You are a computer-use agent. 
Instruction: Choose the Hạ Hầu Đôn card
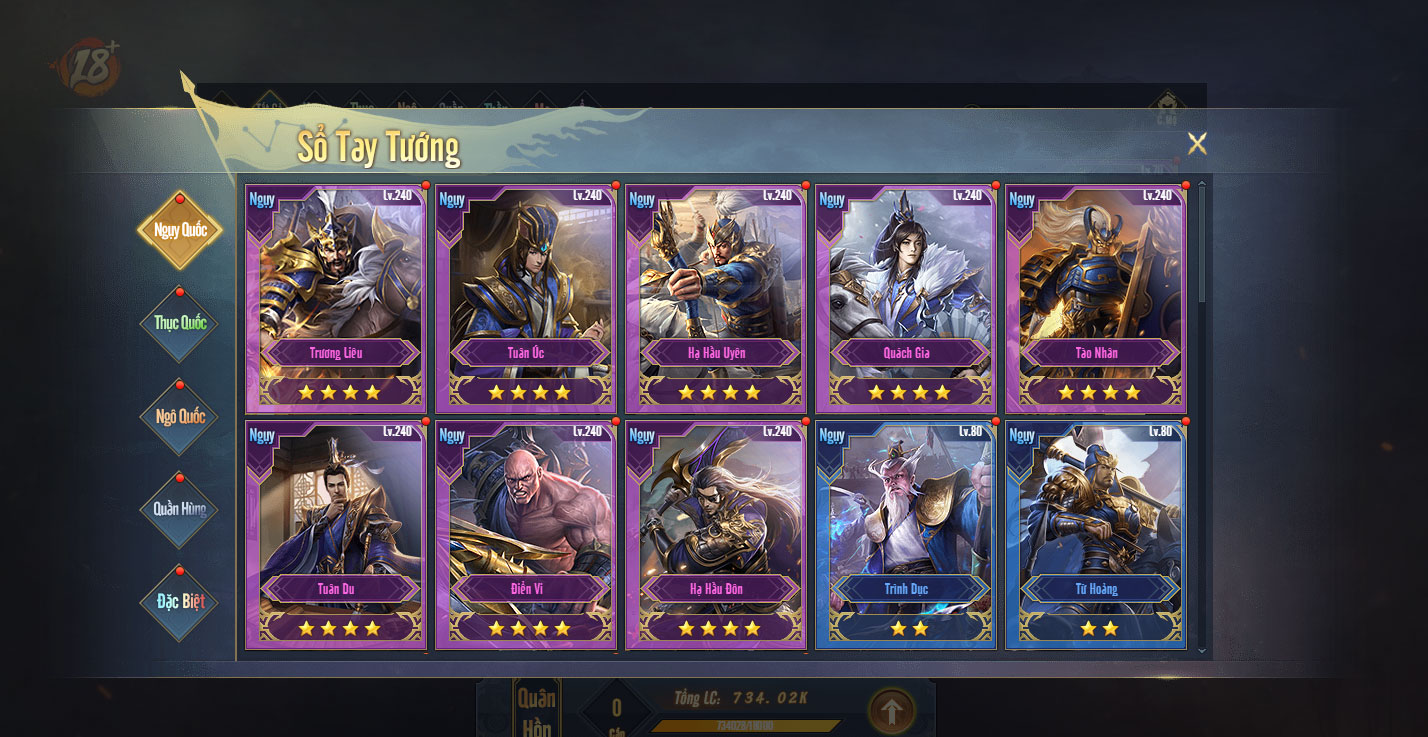click(x=716, y=533)
